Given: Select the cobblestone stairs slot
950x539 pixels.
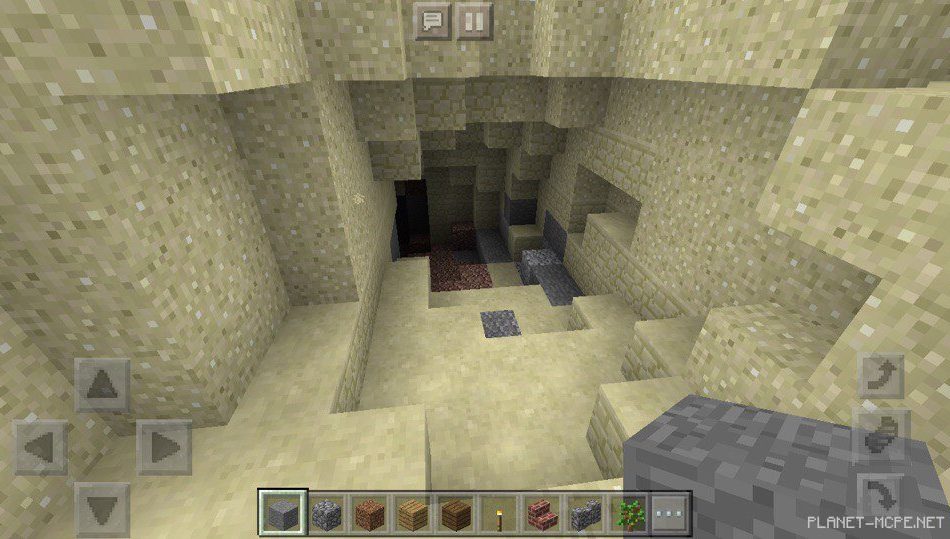Looking at the screenshot, I should click(x=586, y=514).
